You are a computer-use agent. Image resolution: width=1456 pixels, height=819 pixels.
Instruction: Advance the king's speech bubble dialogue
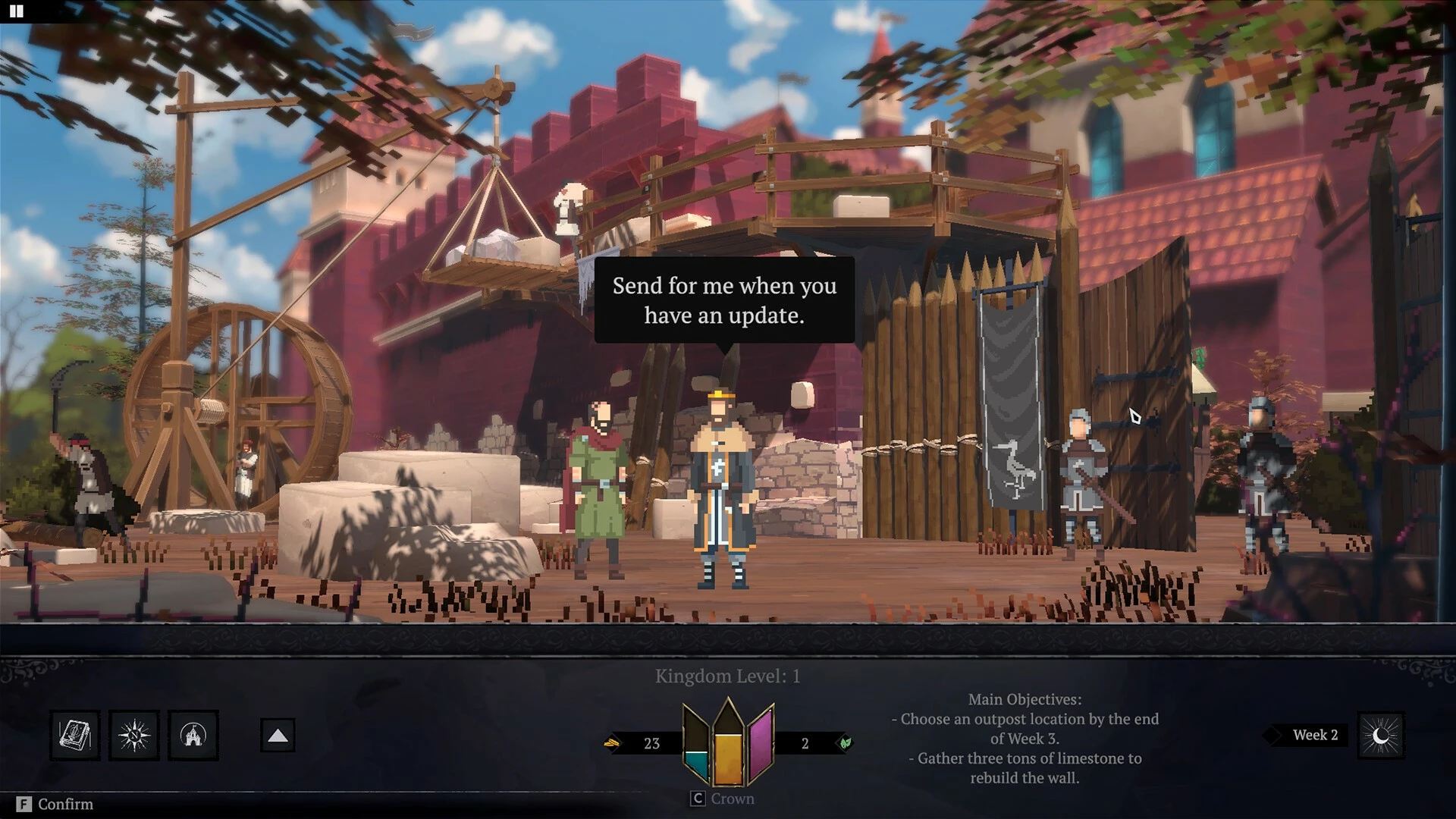click(724, 300)
